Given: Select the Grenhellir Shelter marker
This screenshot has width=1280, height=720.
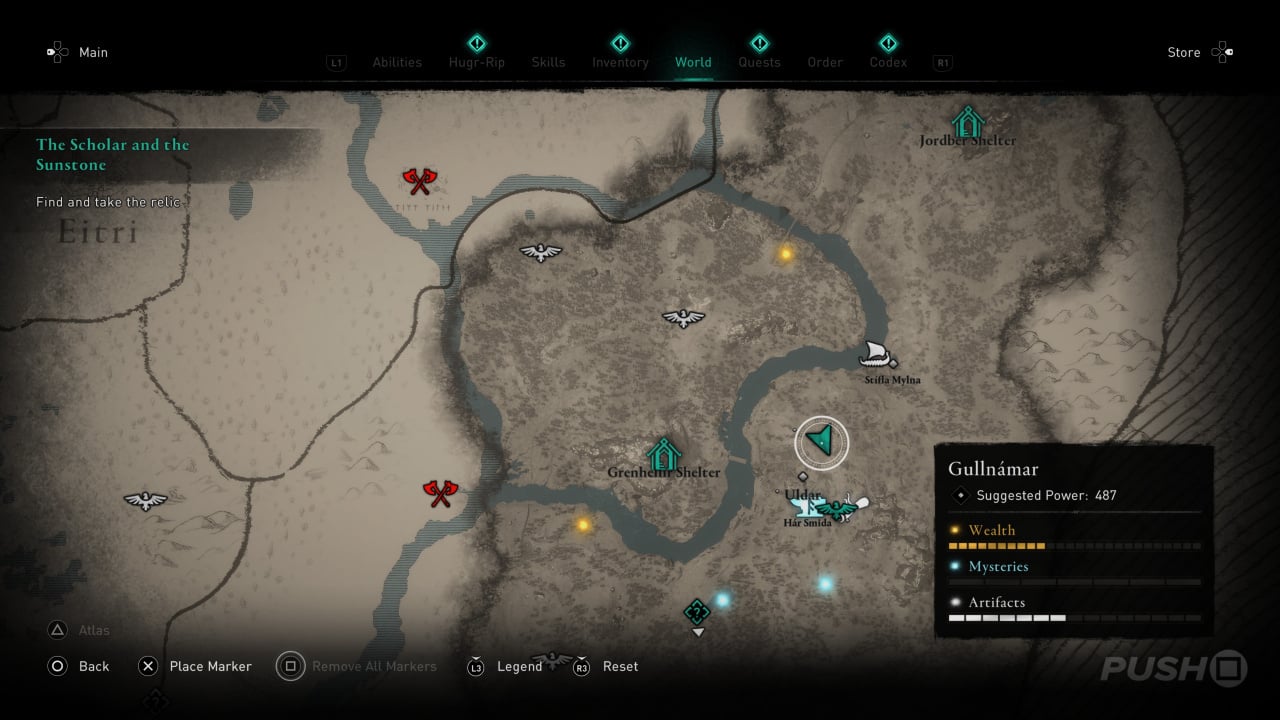Looking at the screenshot, I should 663,455.
